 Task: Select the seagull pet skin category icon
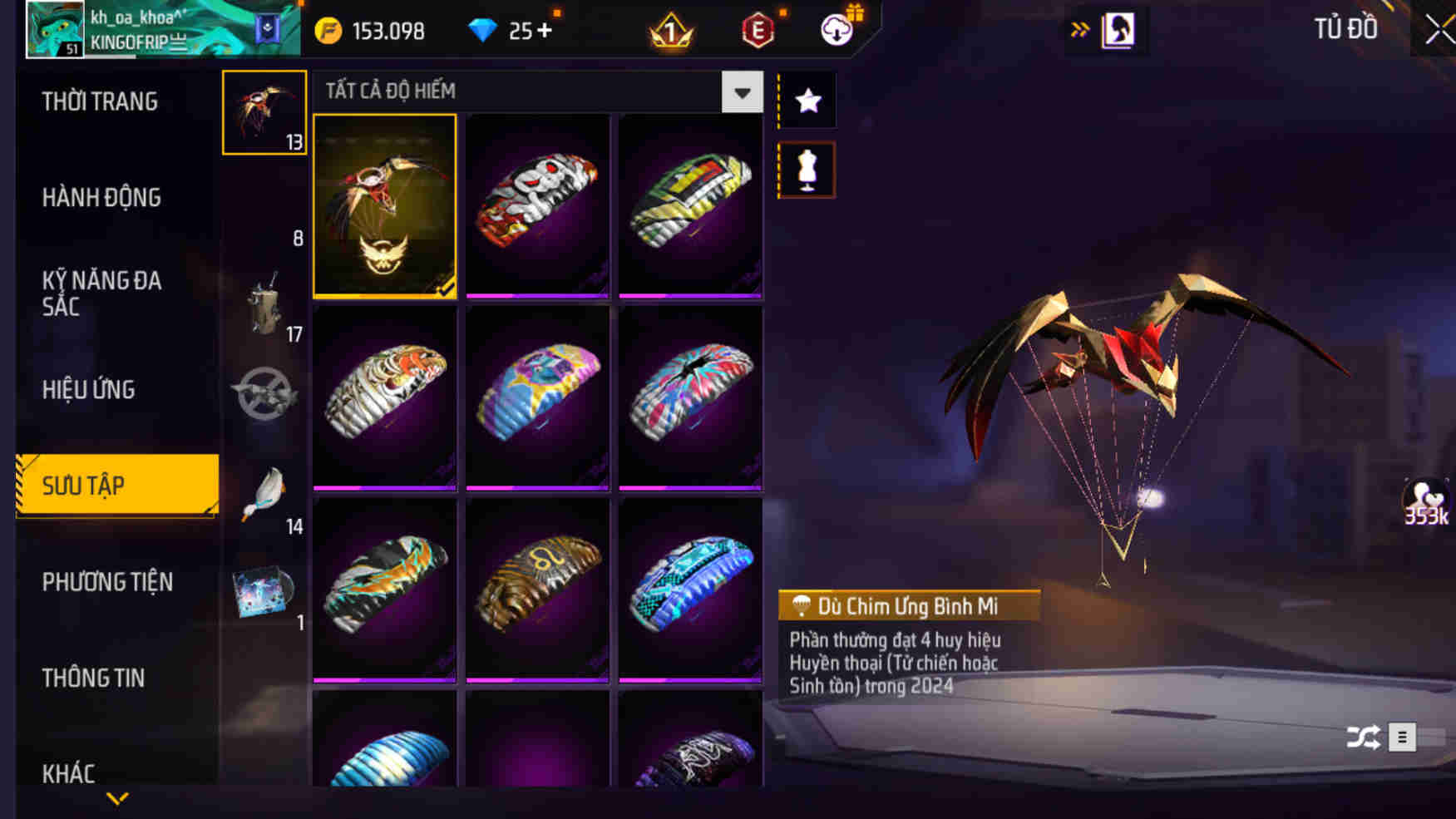(x=264, y=491)
